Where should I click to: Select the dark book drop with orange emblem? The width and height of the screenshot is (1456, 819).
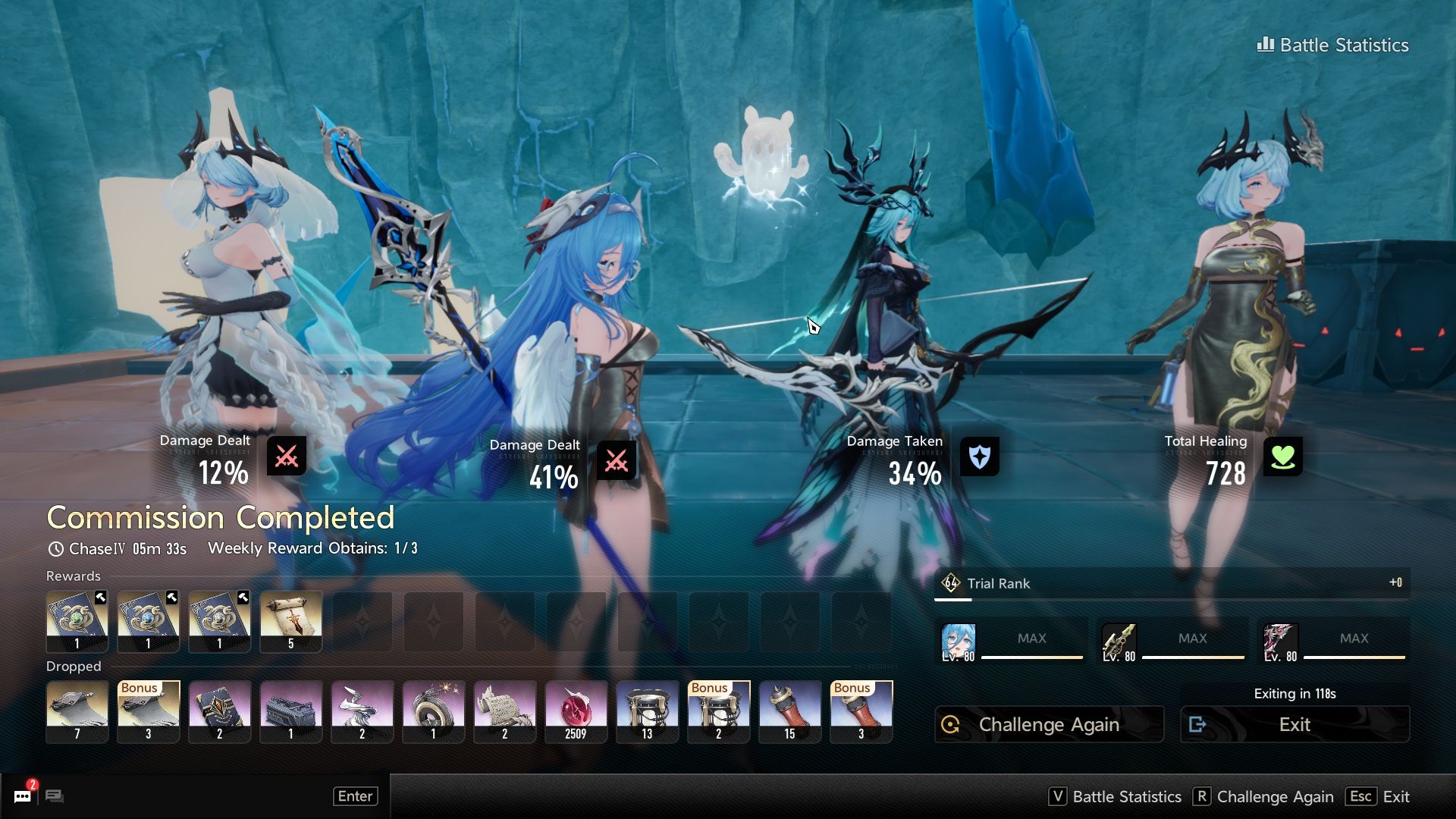tap(219, 711)
